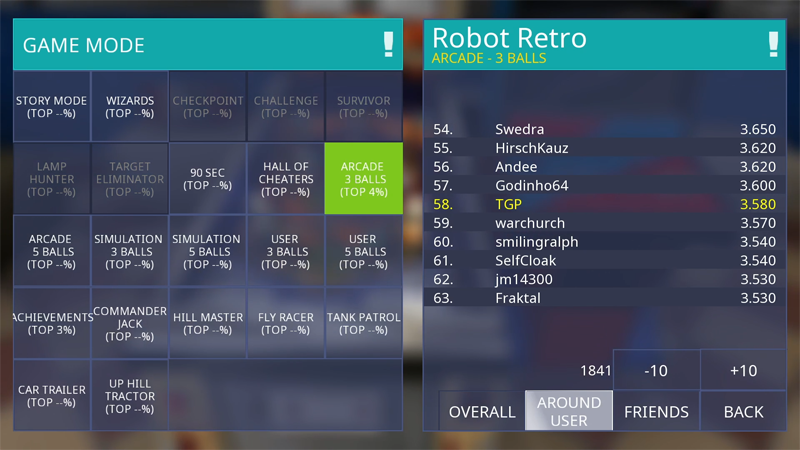
Task: Open the Hall of Cheaters mode
Action: pyautogui.click(x=286, y=179)
